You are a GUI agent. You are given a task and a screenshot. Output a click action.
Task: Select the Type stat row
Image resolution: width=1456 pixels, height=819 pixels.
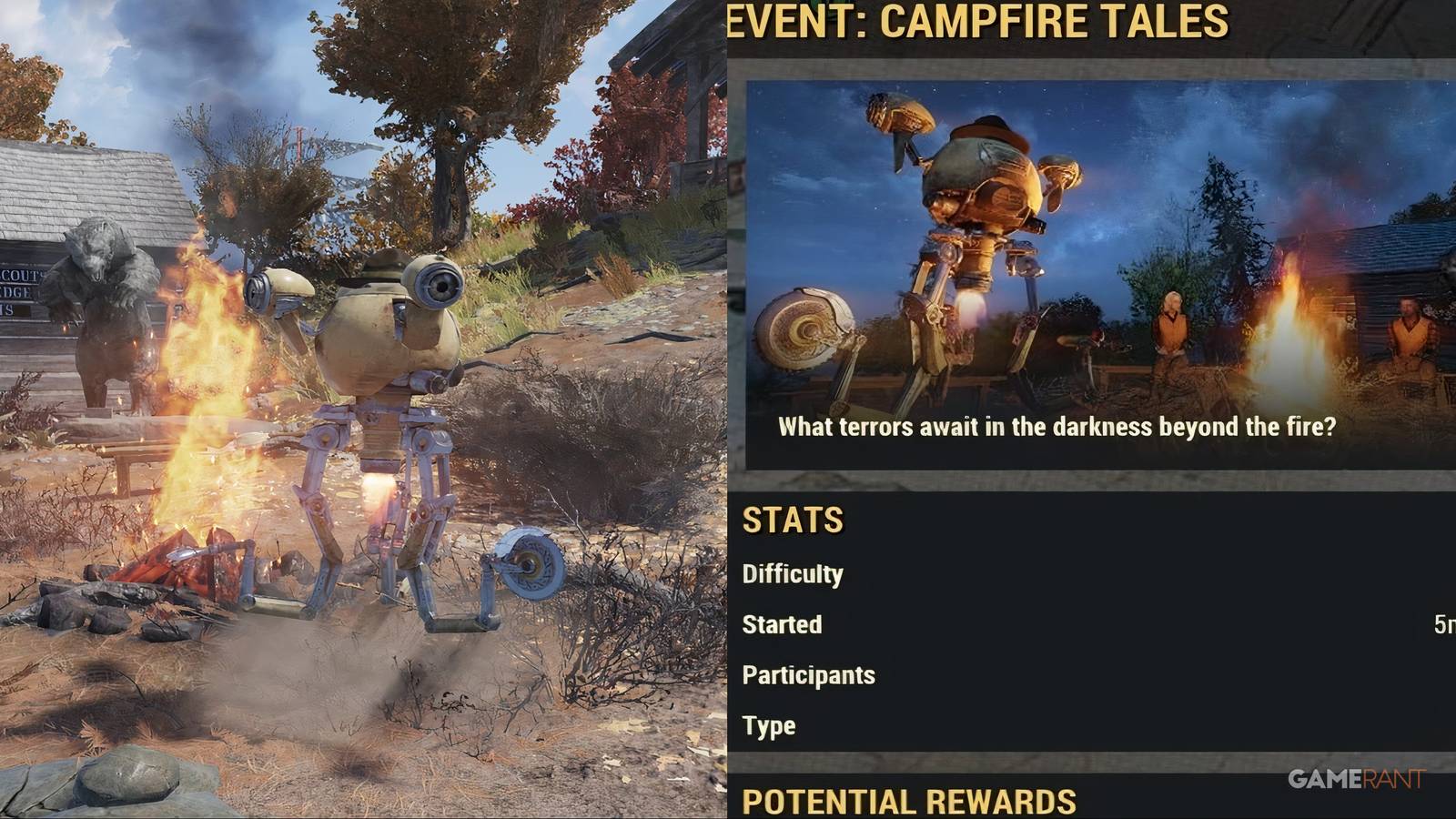click(768, 725)
